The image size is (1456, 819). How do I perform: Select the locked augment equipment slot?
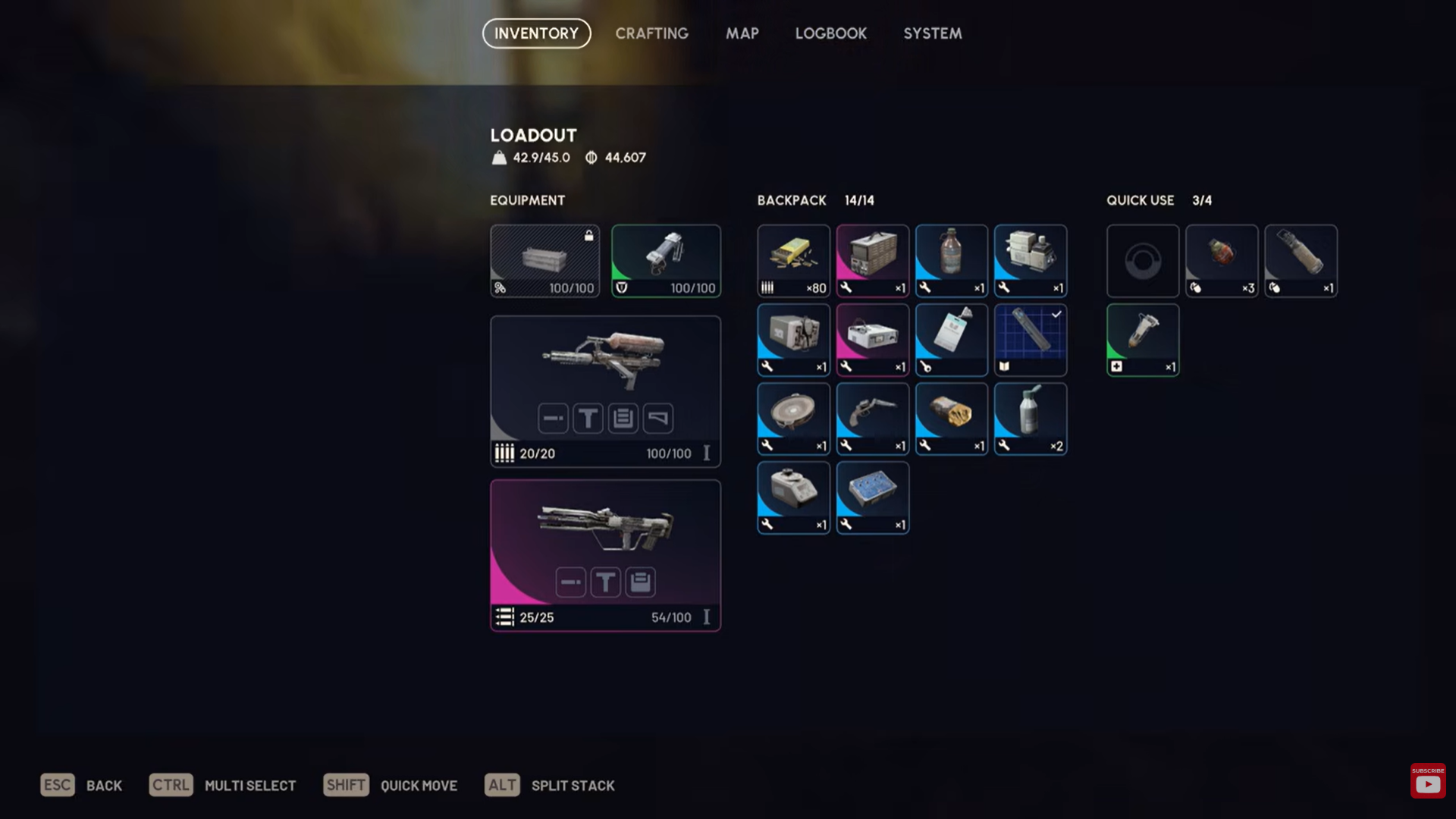point(544,260)
